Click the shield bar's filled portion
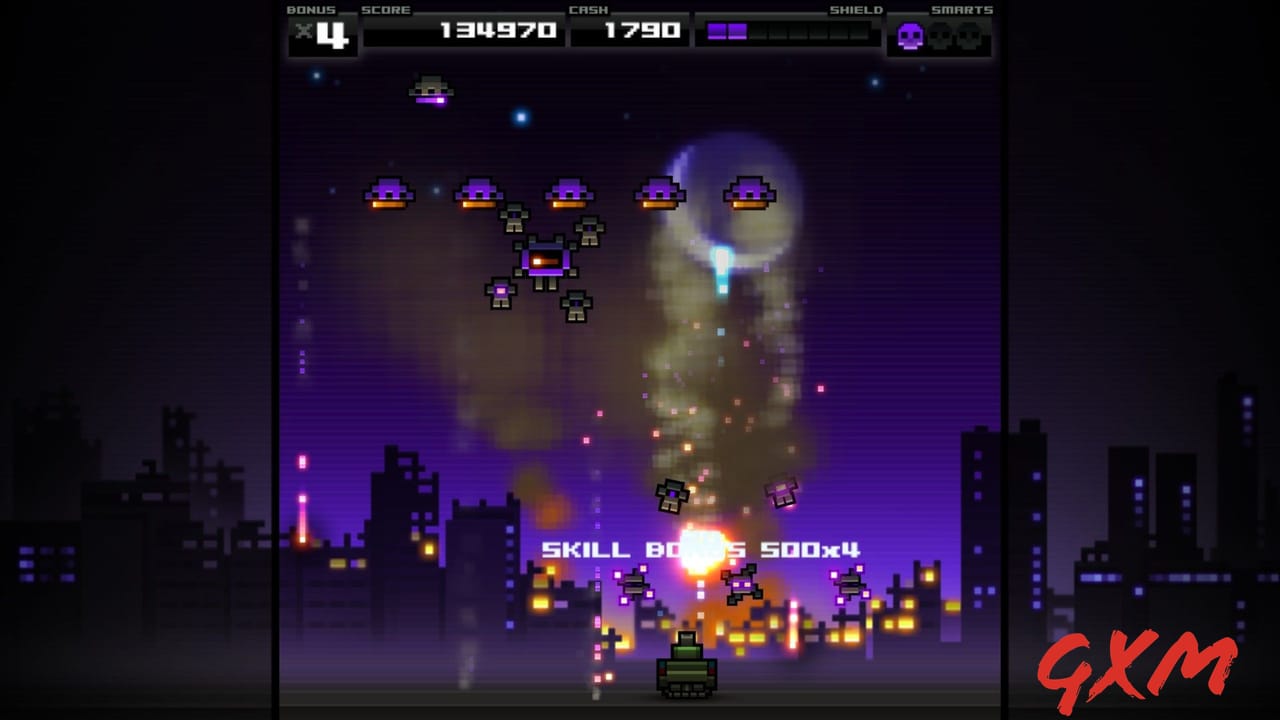 726,31
